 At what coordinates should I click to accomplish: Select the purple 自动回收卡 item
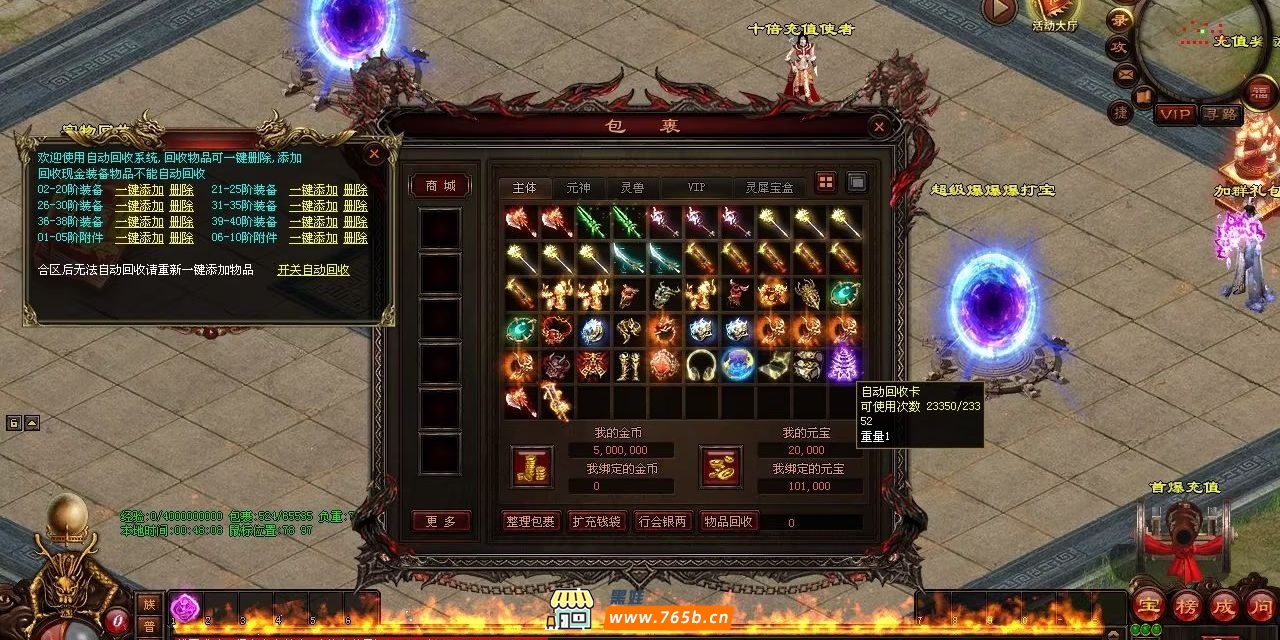[843, 363]
